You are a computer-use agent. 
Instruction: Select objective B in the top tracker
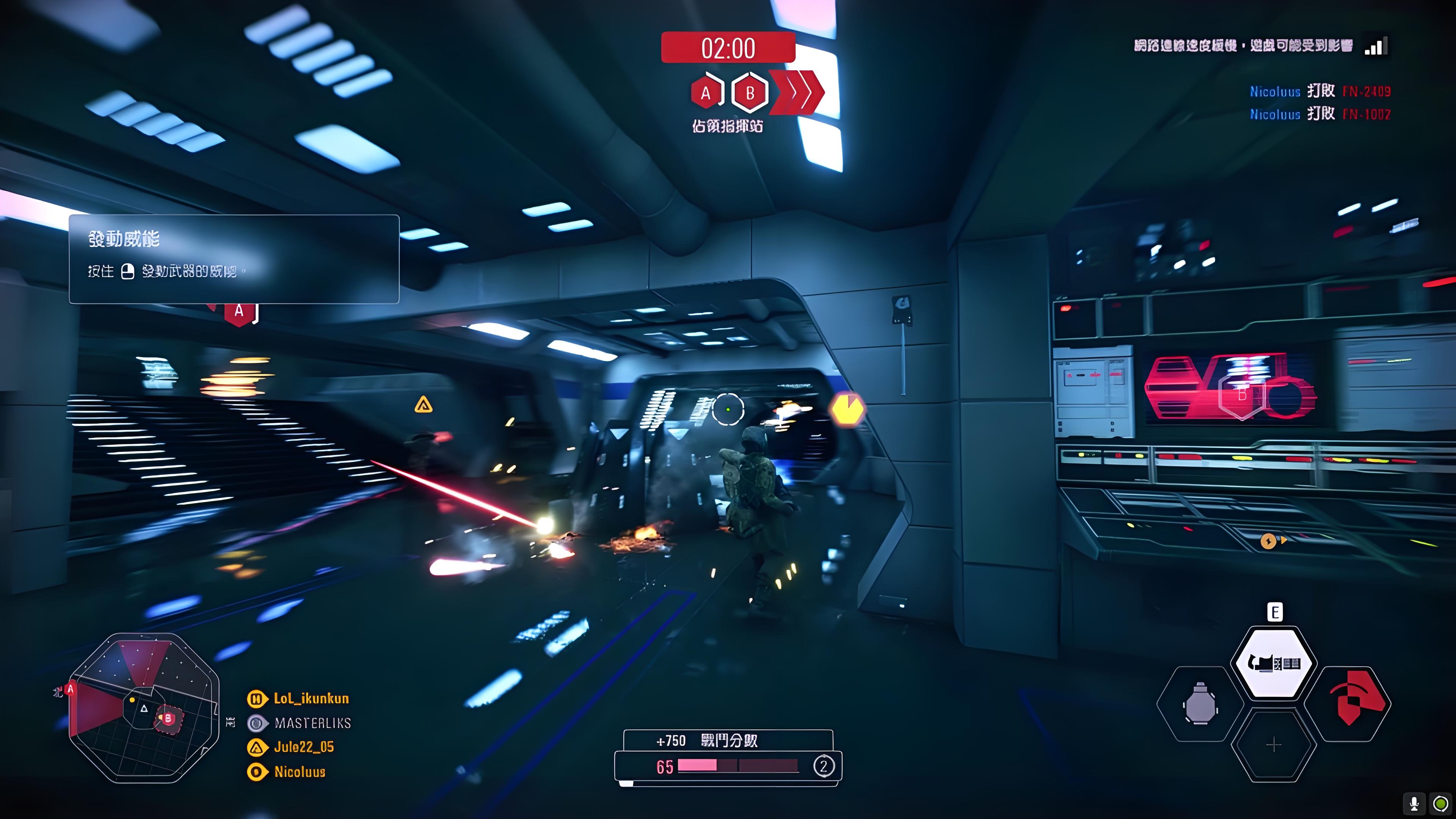[x=750, y=93]
